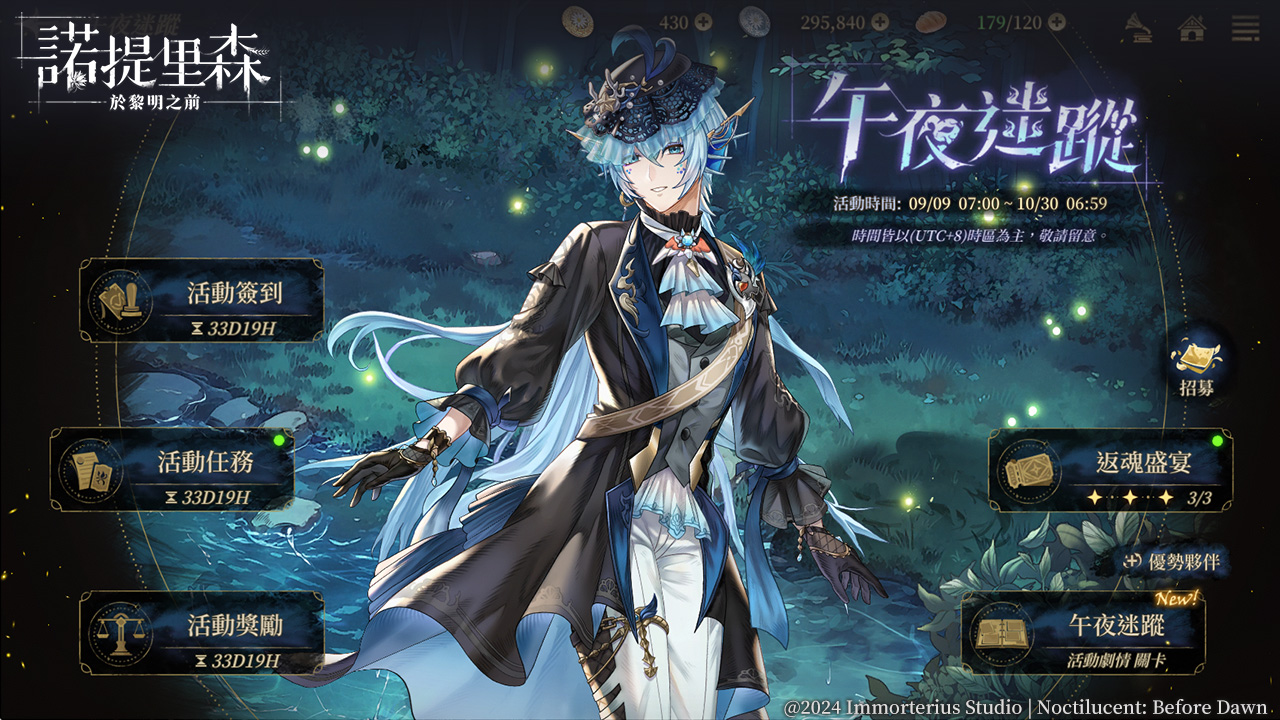Return home via the house icon

1191,26
